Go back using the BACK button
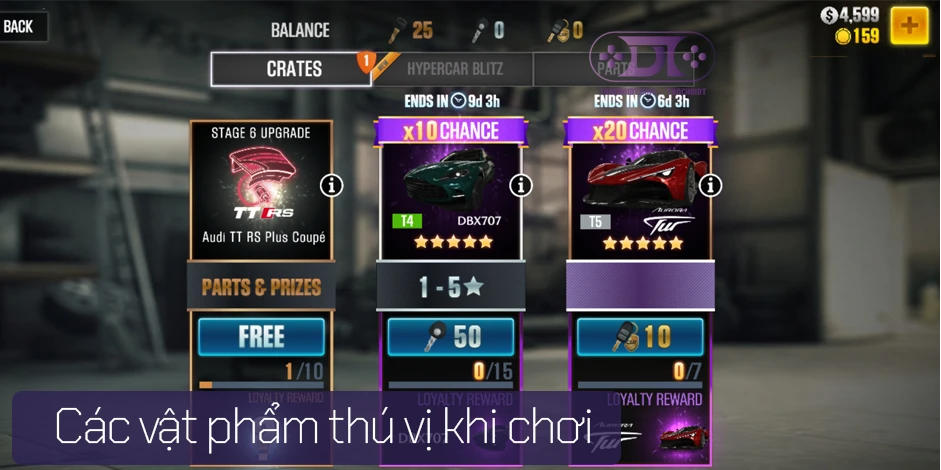This screenshot has height=470, width=941. (20, 27)
